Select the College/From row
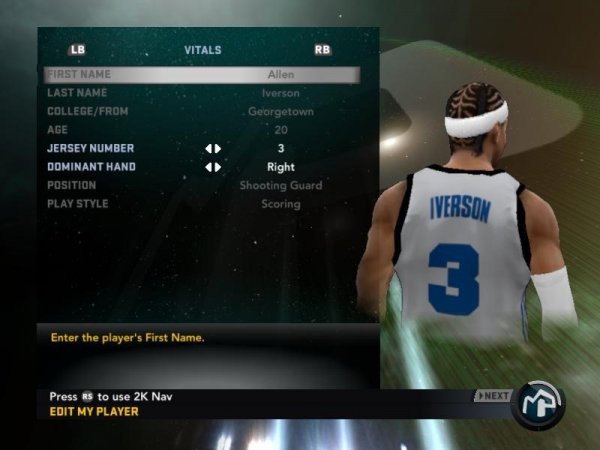Image resolution: width=600 pixels, height=450 pixels. [x=200, y=111]
